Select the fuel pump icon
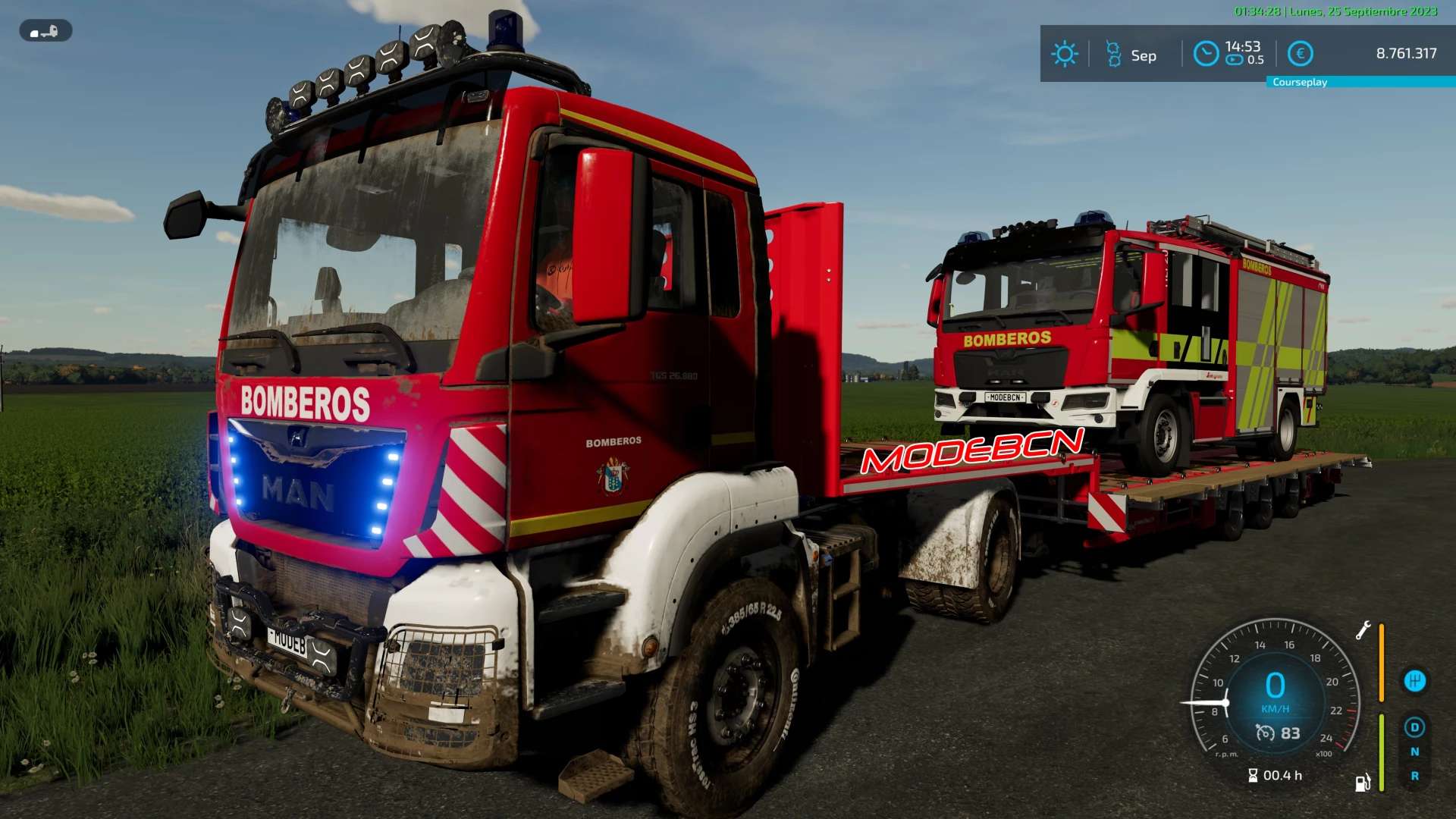Viewport: 1456px width, 819px height. click(1363, 783)
